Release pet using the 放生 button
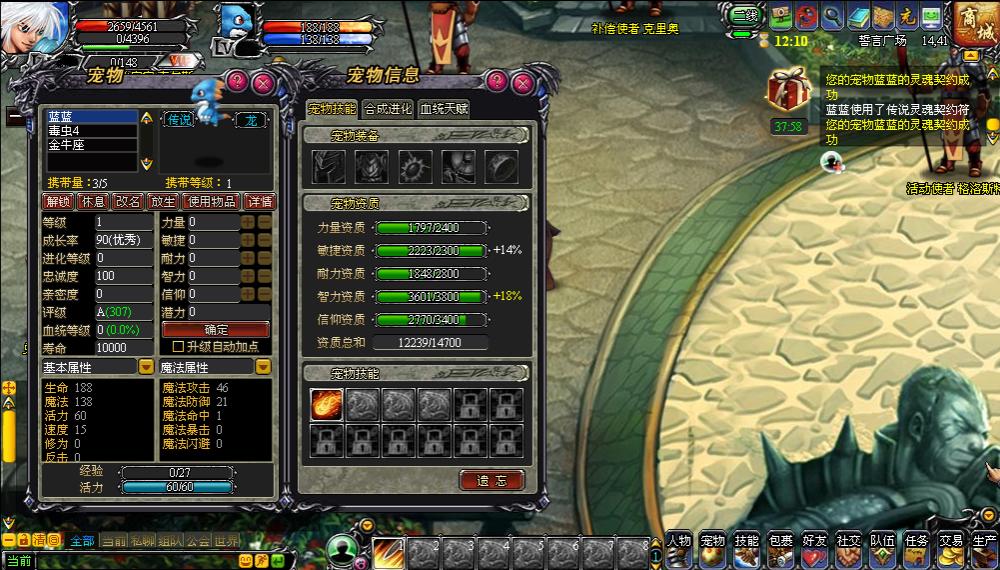The width and height of the screenshot is (1000, 570). tap(161, 201)
